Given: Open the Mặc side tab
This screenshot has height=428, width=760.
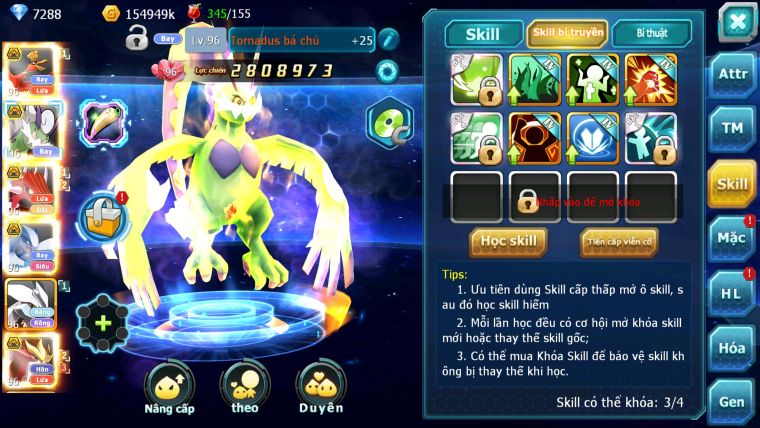Looking at the screenshot, I should [x=733, y=238].
